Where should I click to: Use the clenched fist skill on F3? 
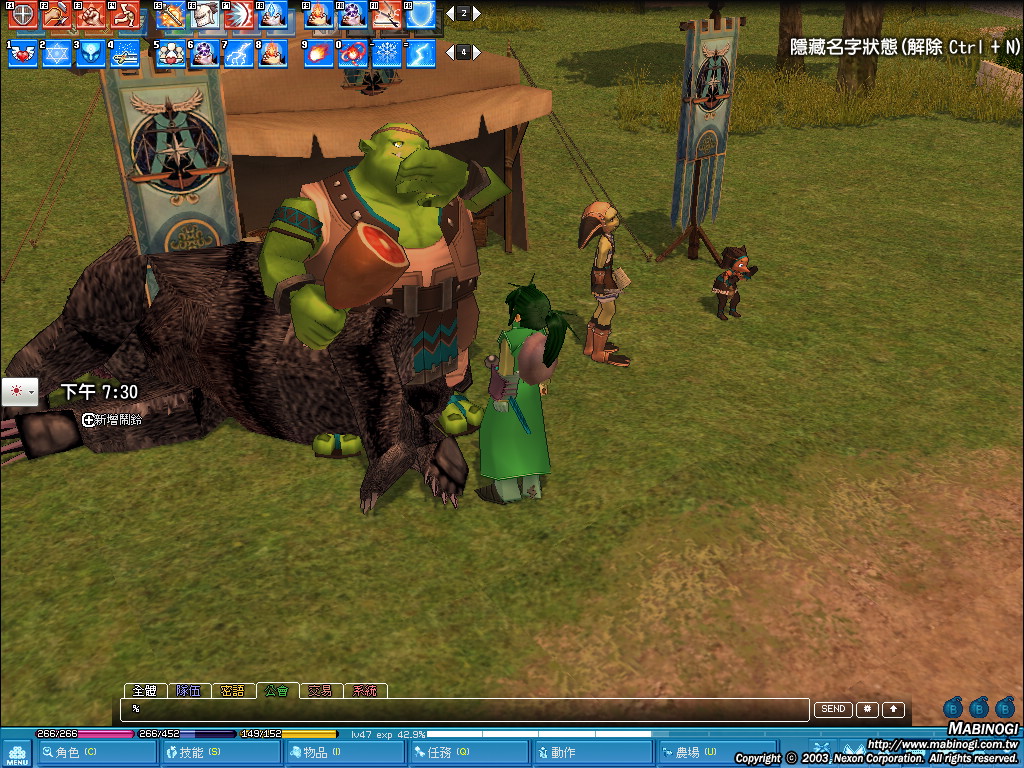(91, 15)
